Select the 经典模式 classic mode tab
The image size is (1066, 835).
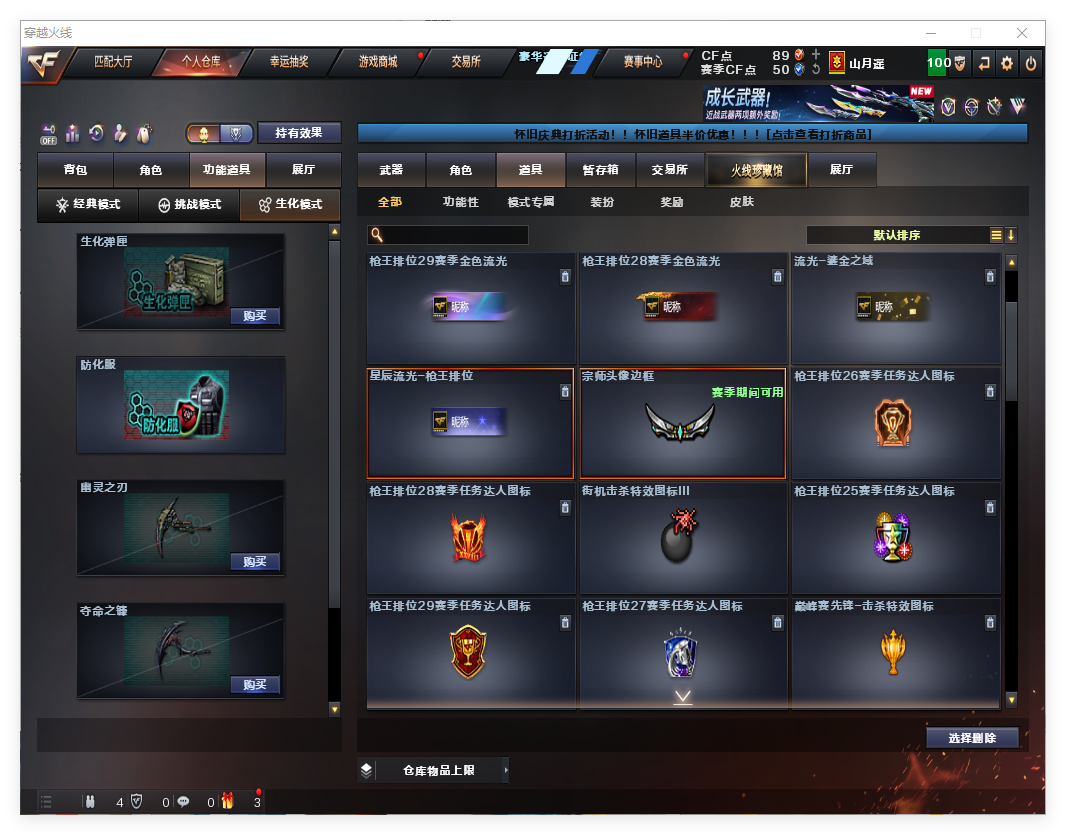tap(88, 205)
